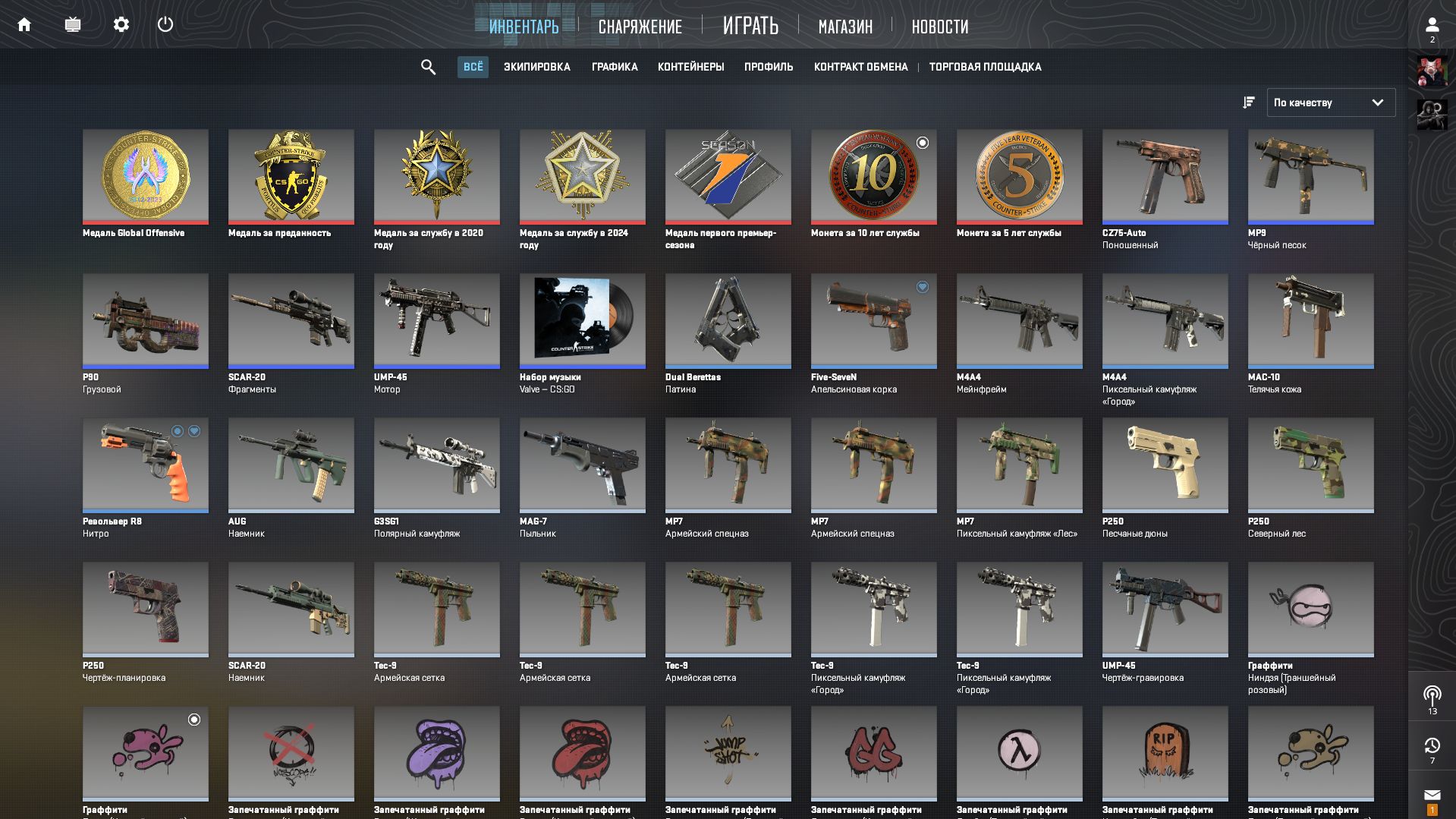1456x819 pixels.
Task: Select the Valve CS:GO music kit
Action: click(582, 320)
